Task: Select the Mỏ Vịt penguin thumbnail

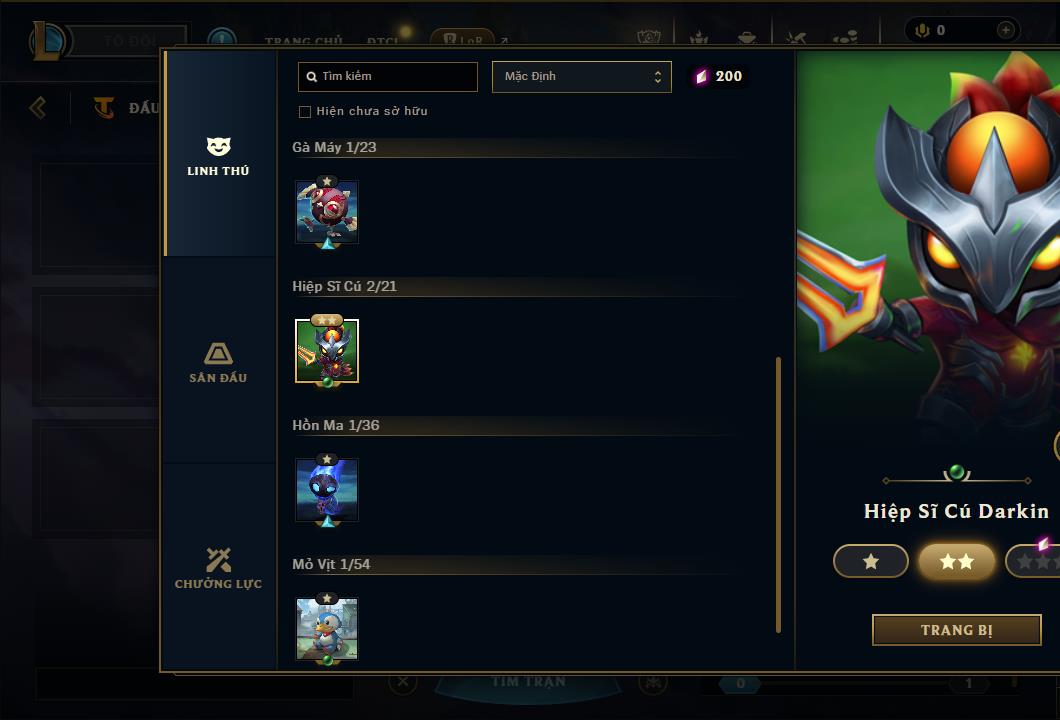Action: (327, 629)
